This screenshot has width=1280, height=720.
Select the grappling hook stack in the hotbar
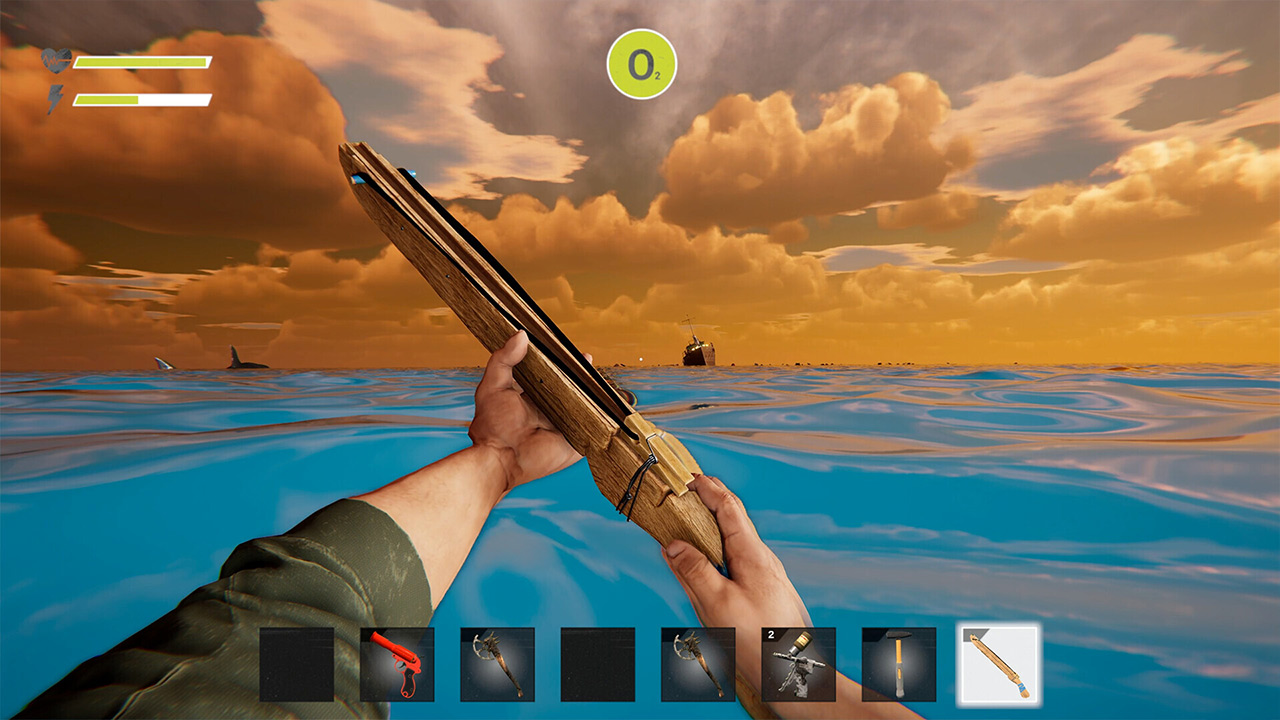[797, 665]
